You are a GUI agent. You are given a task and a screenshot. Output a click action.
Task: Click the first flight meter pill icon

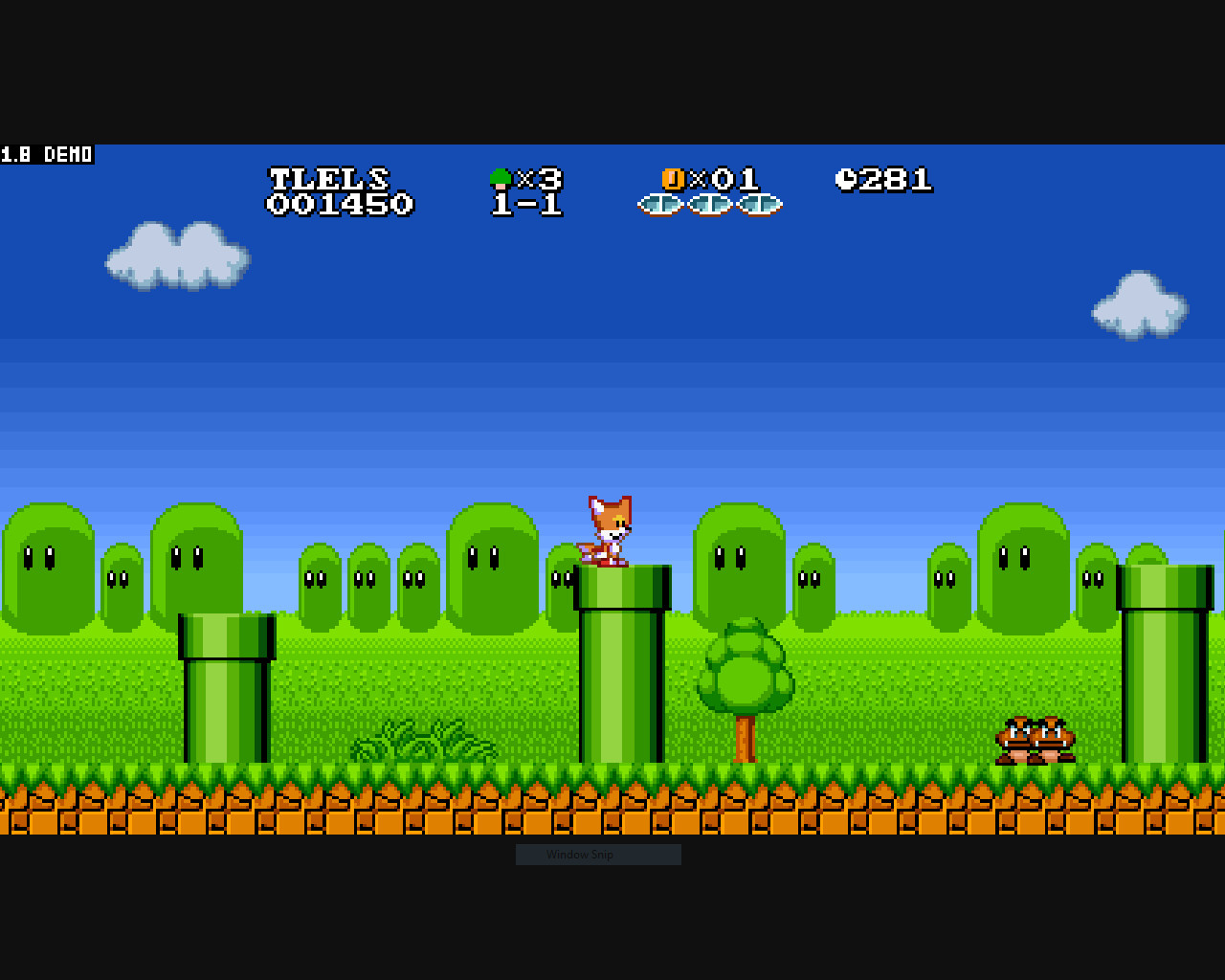[658, 204]
